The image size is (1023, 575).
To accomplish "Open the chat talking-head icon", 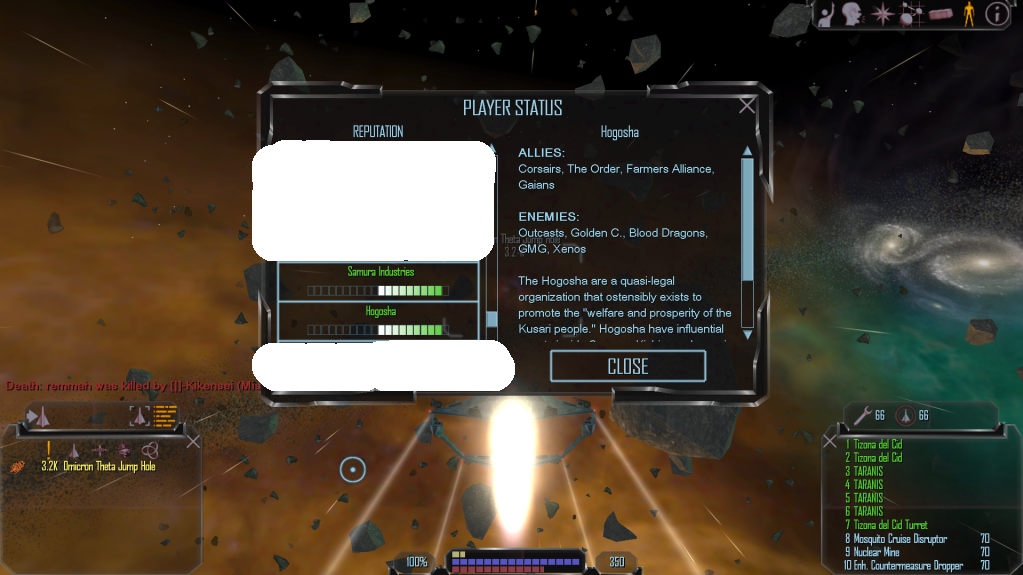I will tap(853, 14).
